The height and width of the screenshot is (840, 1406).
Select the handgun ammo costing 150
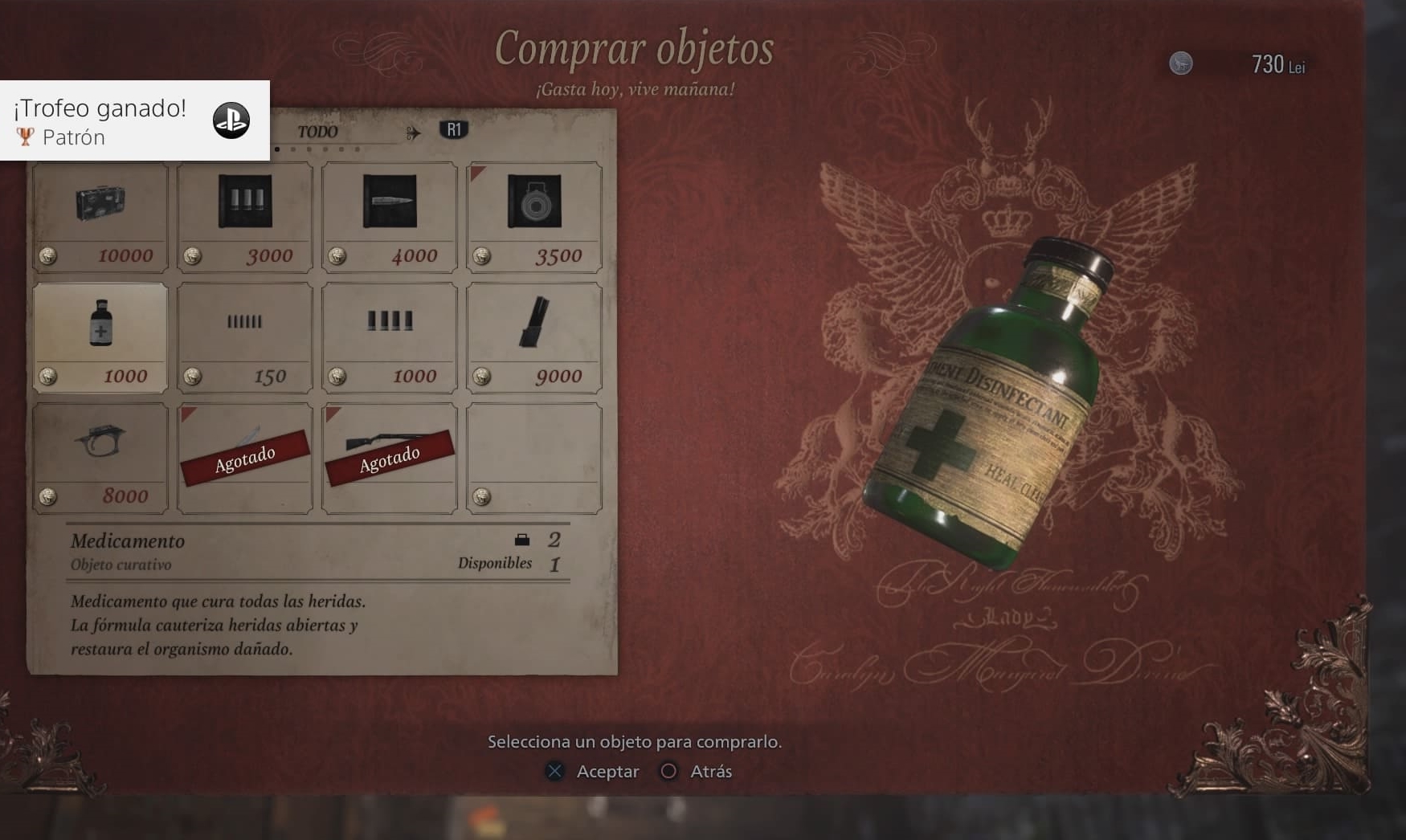tap(245, 337)
